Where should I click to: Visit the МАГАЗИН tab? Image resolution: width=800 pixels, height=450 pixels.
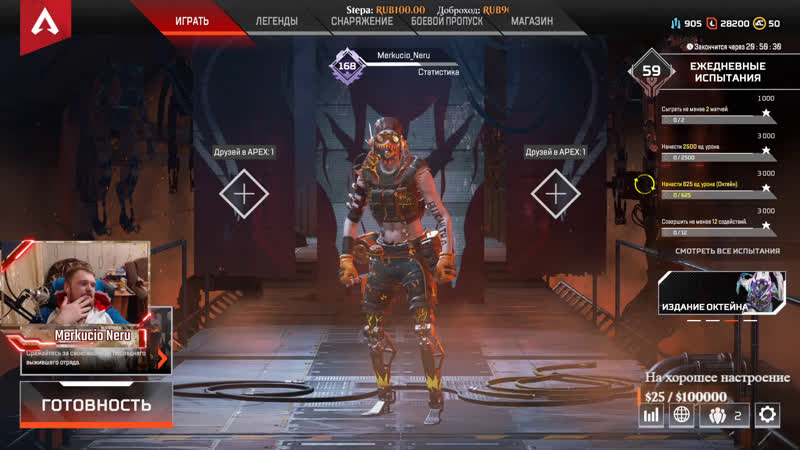pos(531,21)
